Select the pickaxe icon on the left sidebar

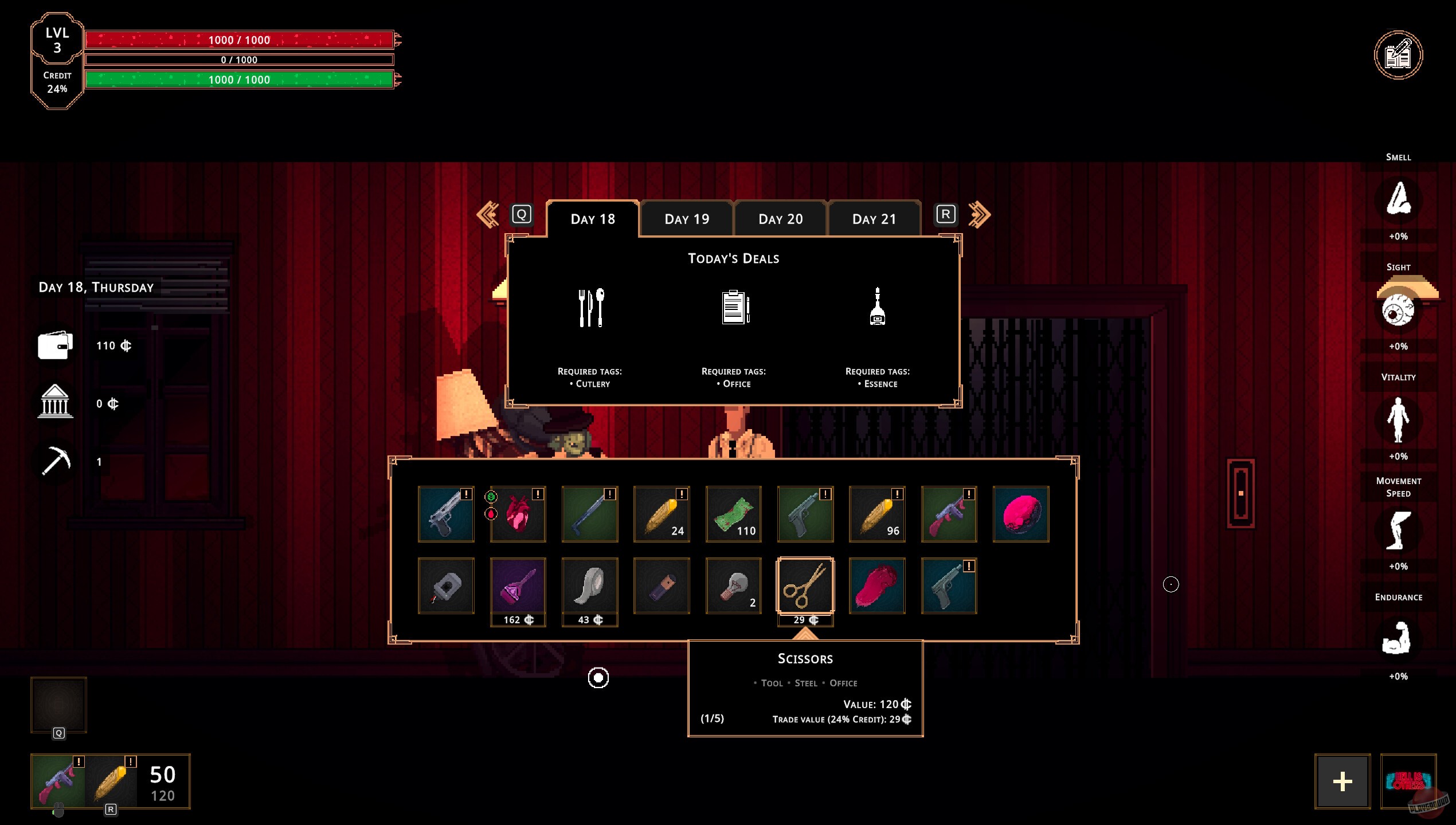pyautogui.click(x=56, y=461)
